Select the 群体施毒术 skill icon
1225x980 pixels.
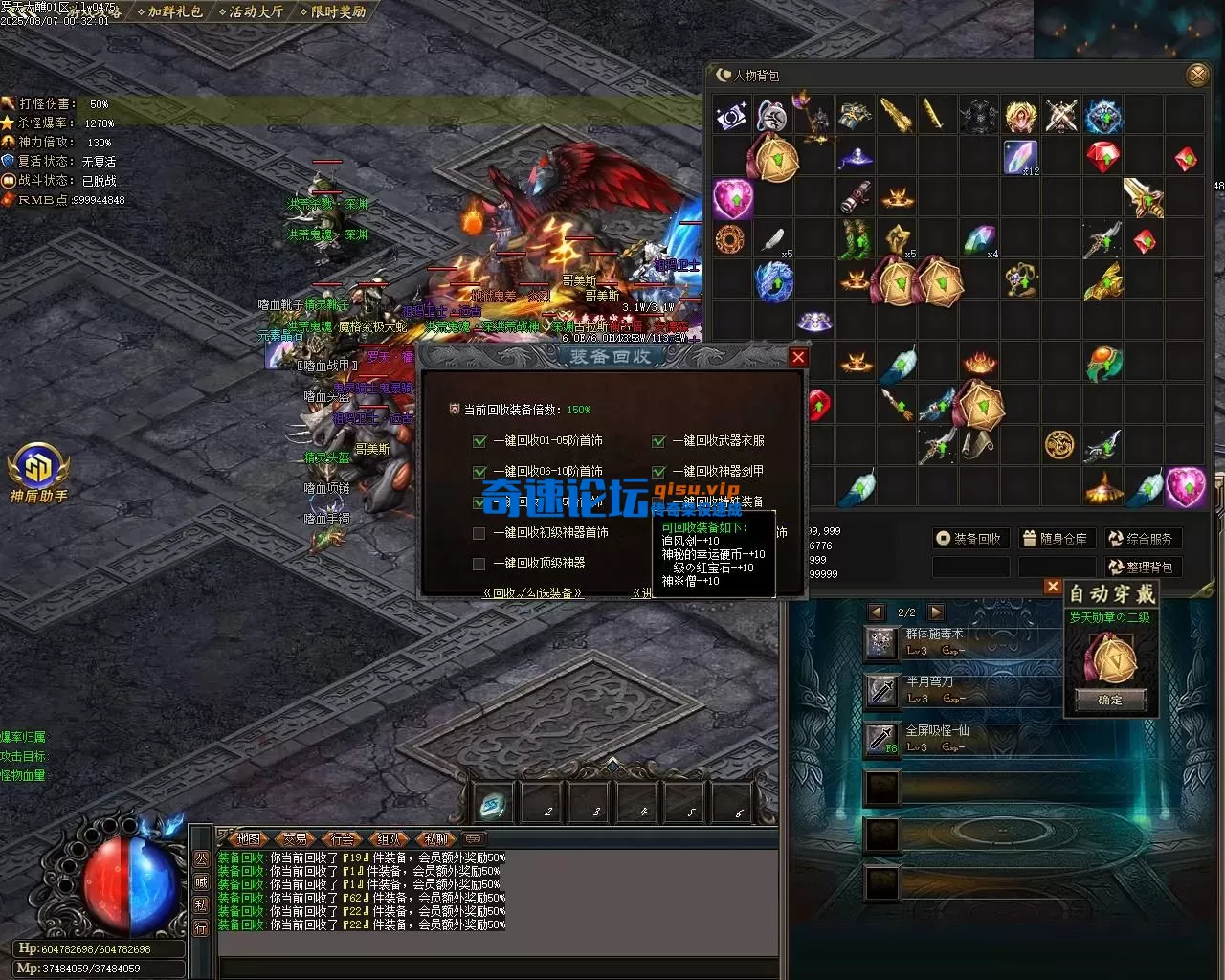[880, 642]
